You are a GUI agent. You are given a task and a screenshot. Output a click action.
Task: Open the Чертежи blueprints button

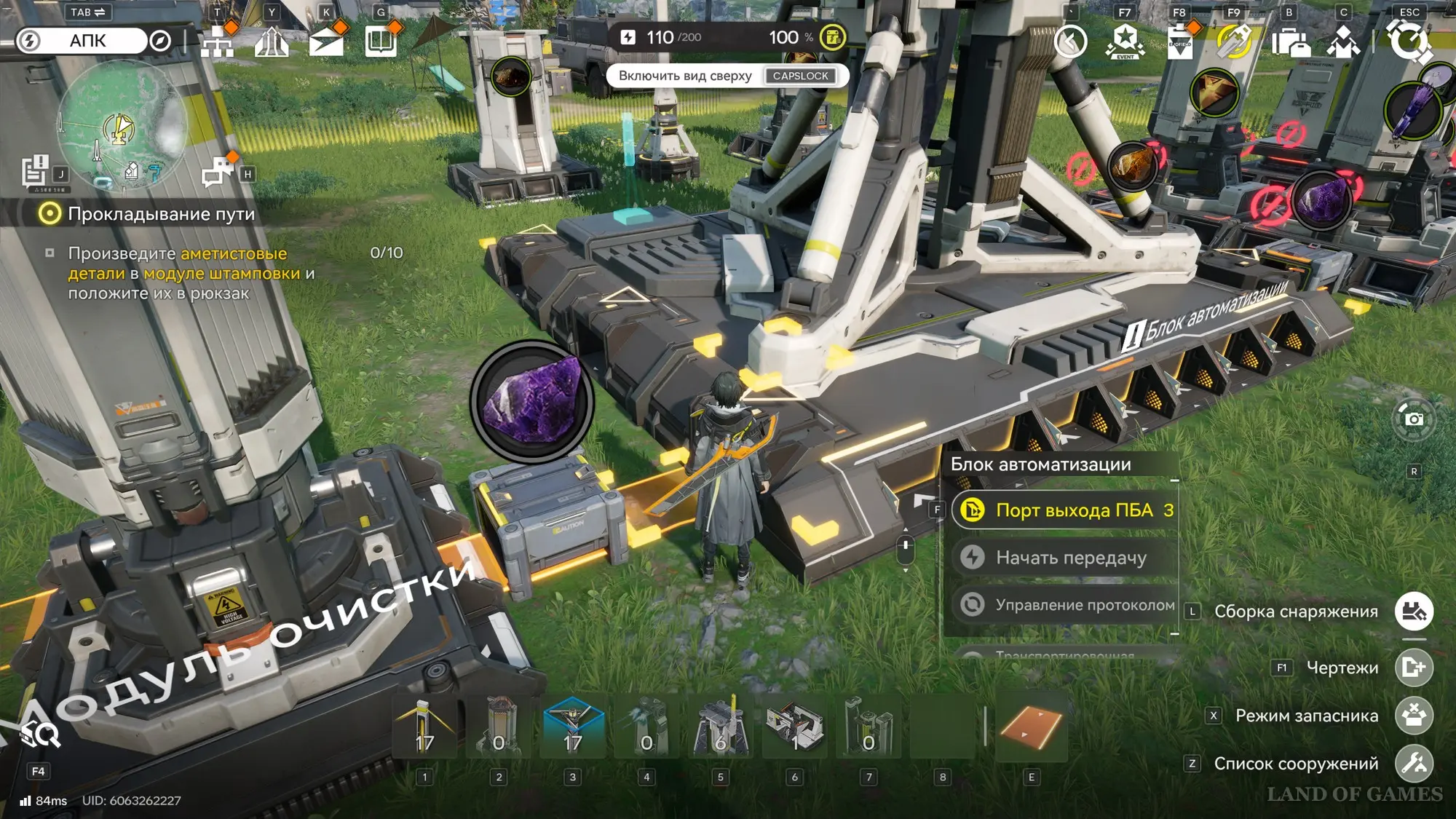coord(1414,668)
